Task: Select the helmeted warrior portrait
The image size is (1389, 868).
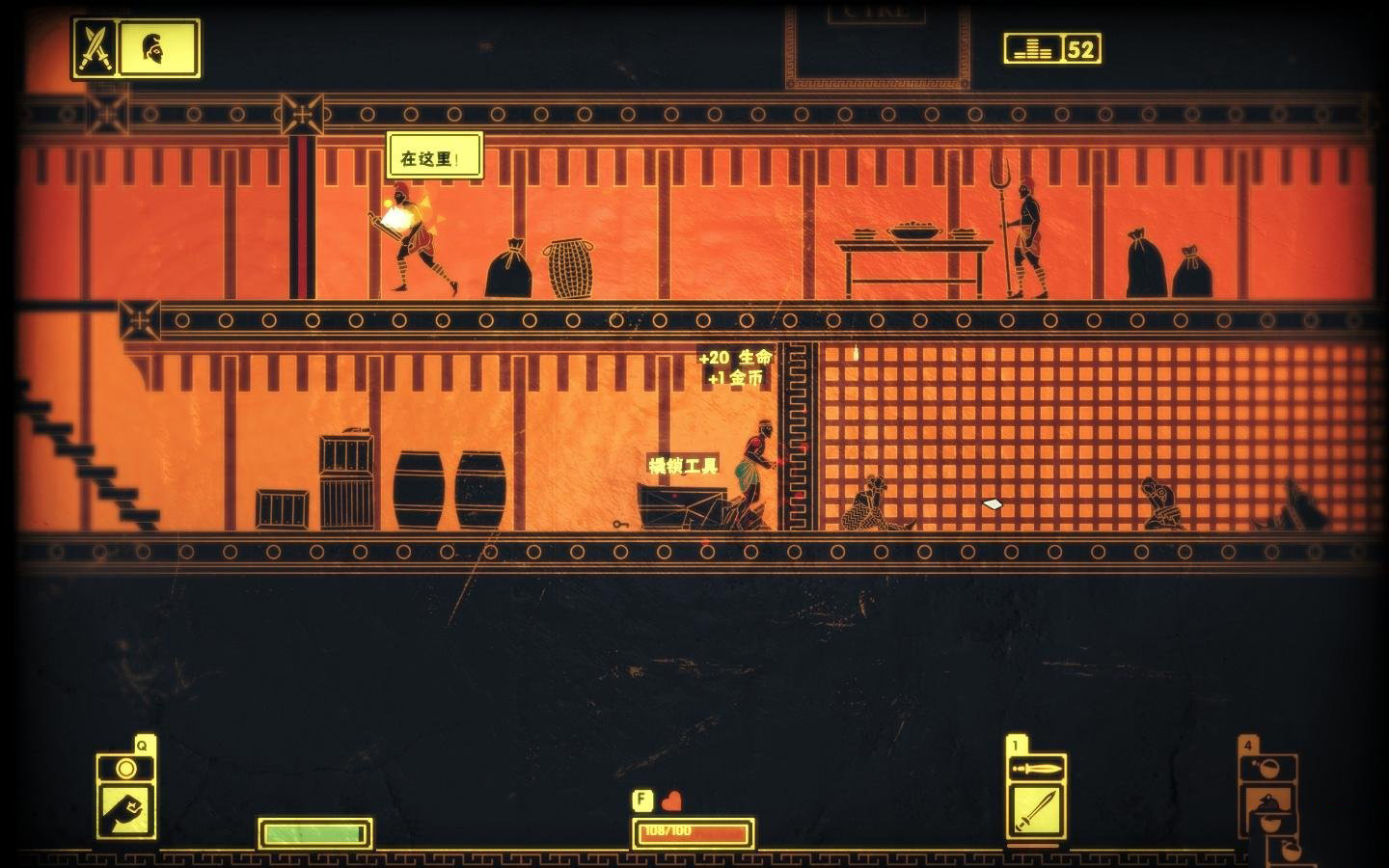Action: click(x=156, y=47)
